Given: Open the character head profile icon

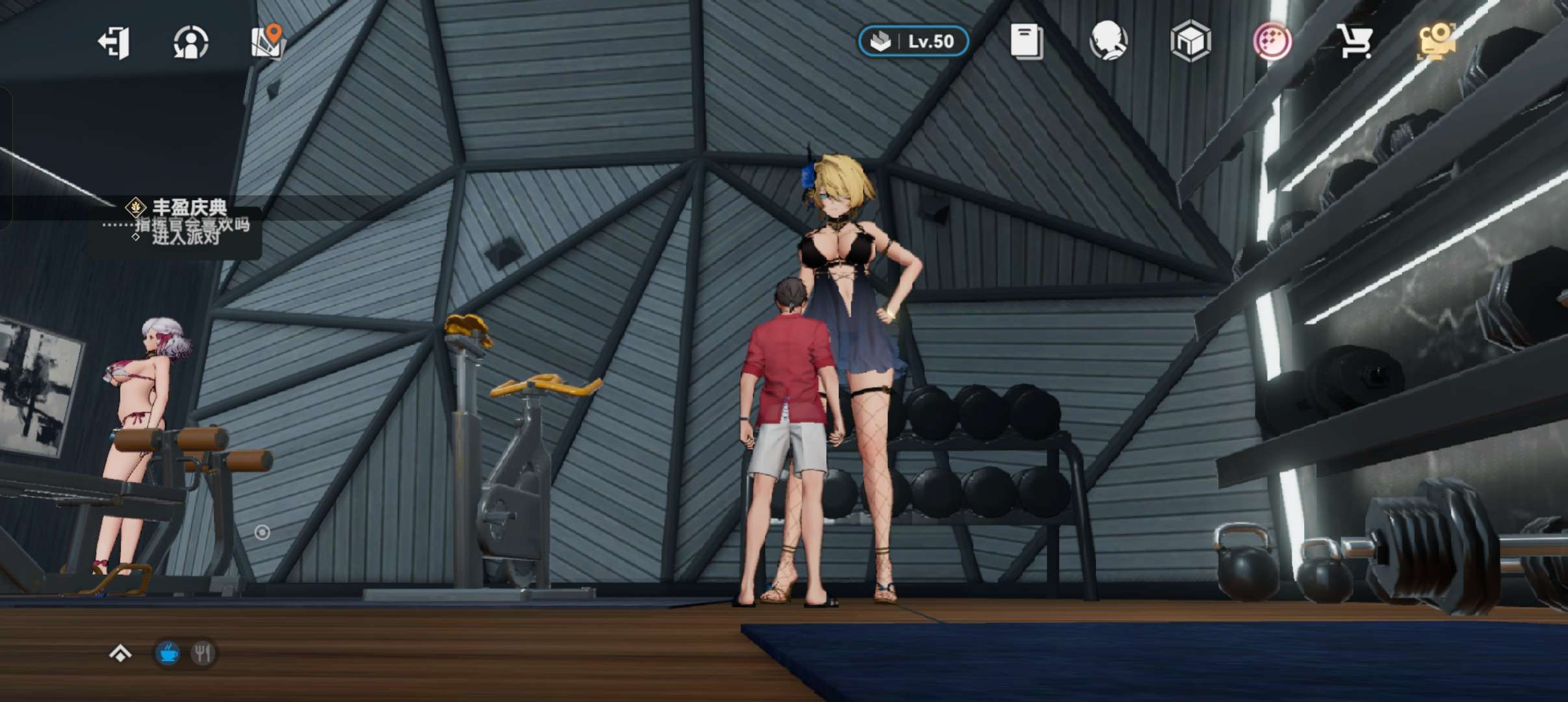Looking at the screenshot, I should pos(1108,42).
